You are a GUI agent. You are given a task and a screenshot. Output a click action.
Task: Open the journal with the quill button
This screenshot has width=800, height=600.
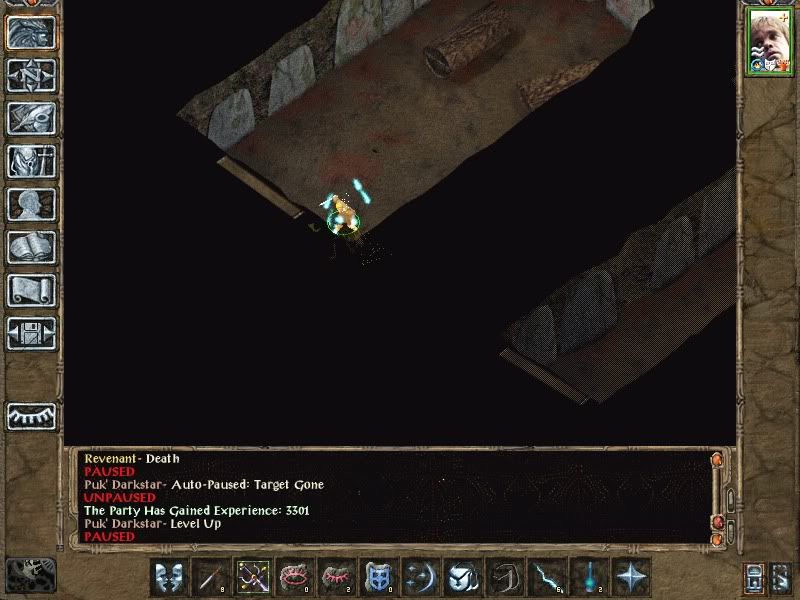coord(30,118)
